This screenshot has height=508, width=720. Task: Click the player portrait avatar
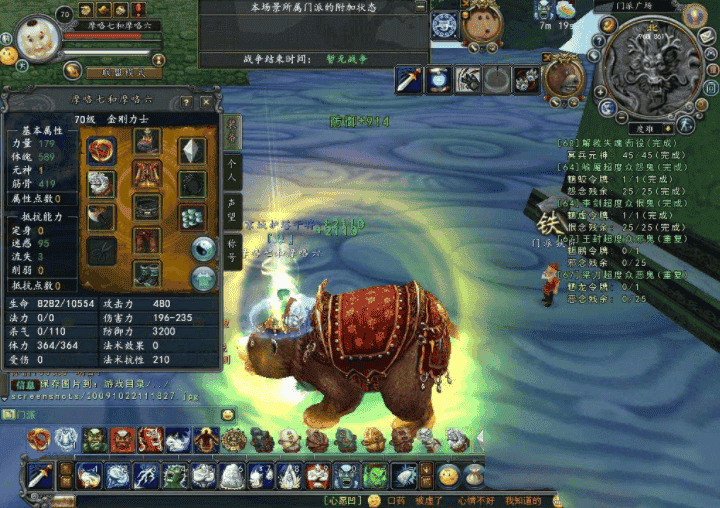pos(38,39)
